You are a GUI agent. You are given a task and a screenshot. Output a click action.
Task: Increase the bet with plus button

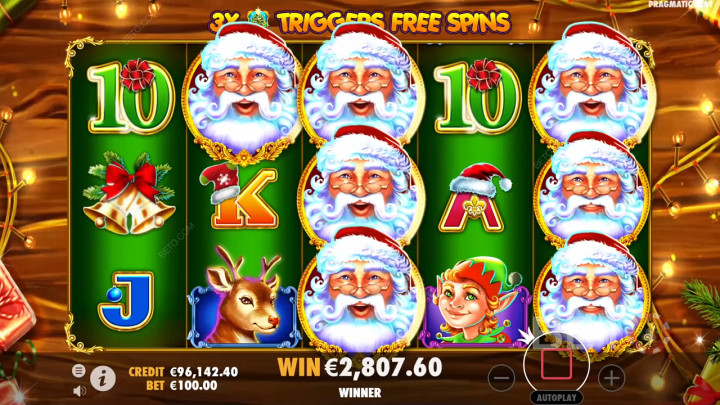pos(611,378)
